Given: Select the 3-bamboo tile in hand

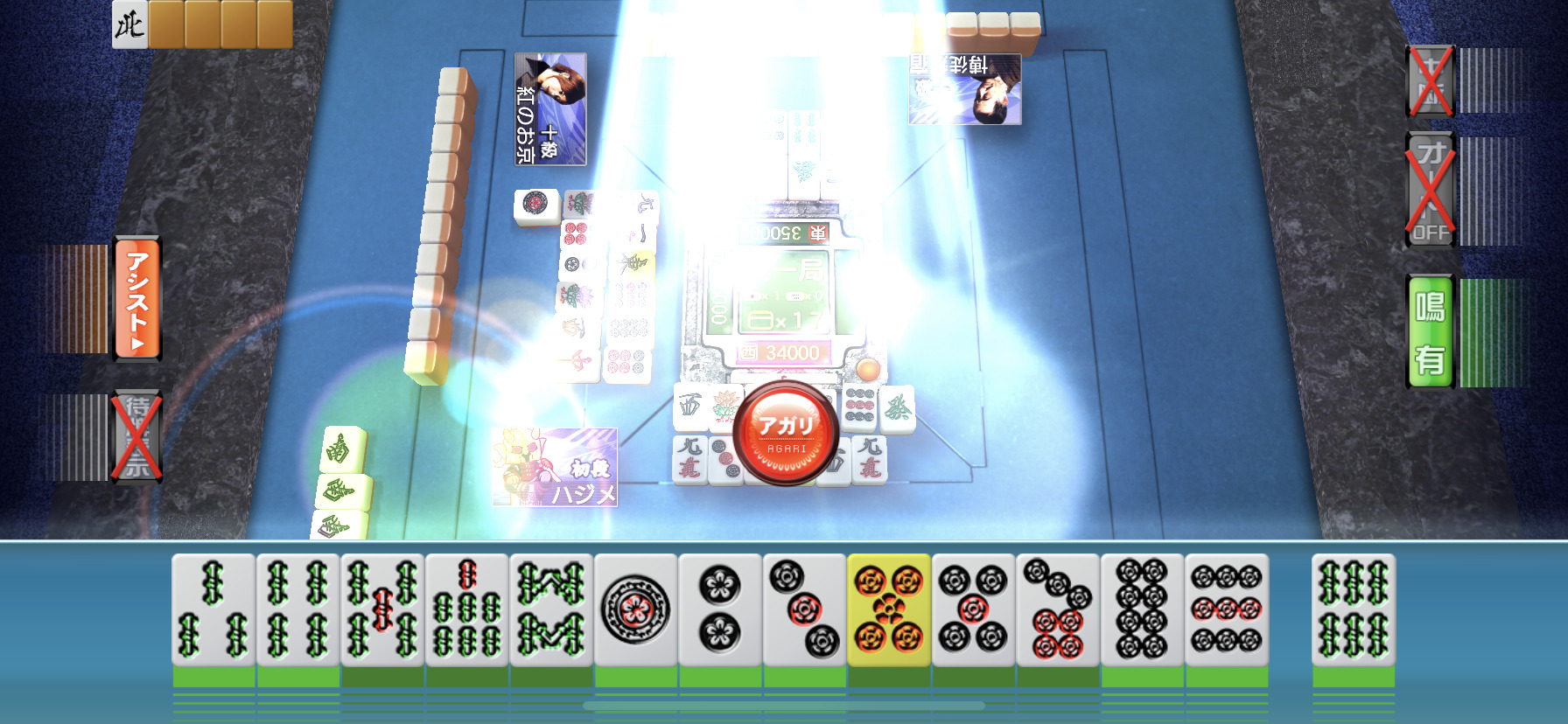Looking at the screenshot, I should coord(213,610).
